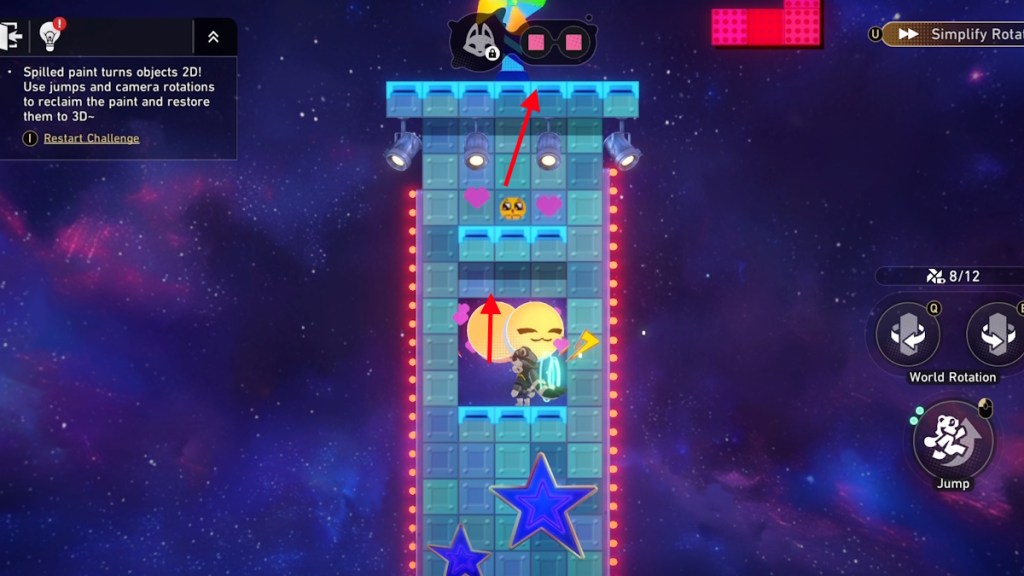Rotate the world left
The width and height of the screenshot is (1024, 576).
tap(907, 334)
